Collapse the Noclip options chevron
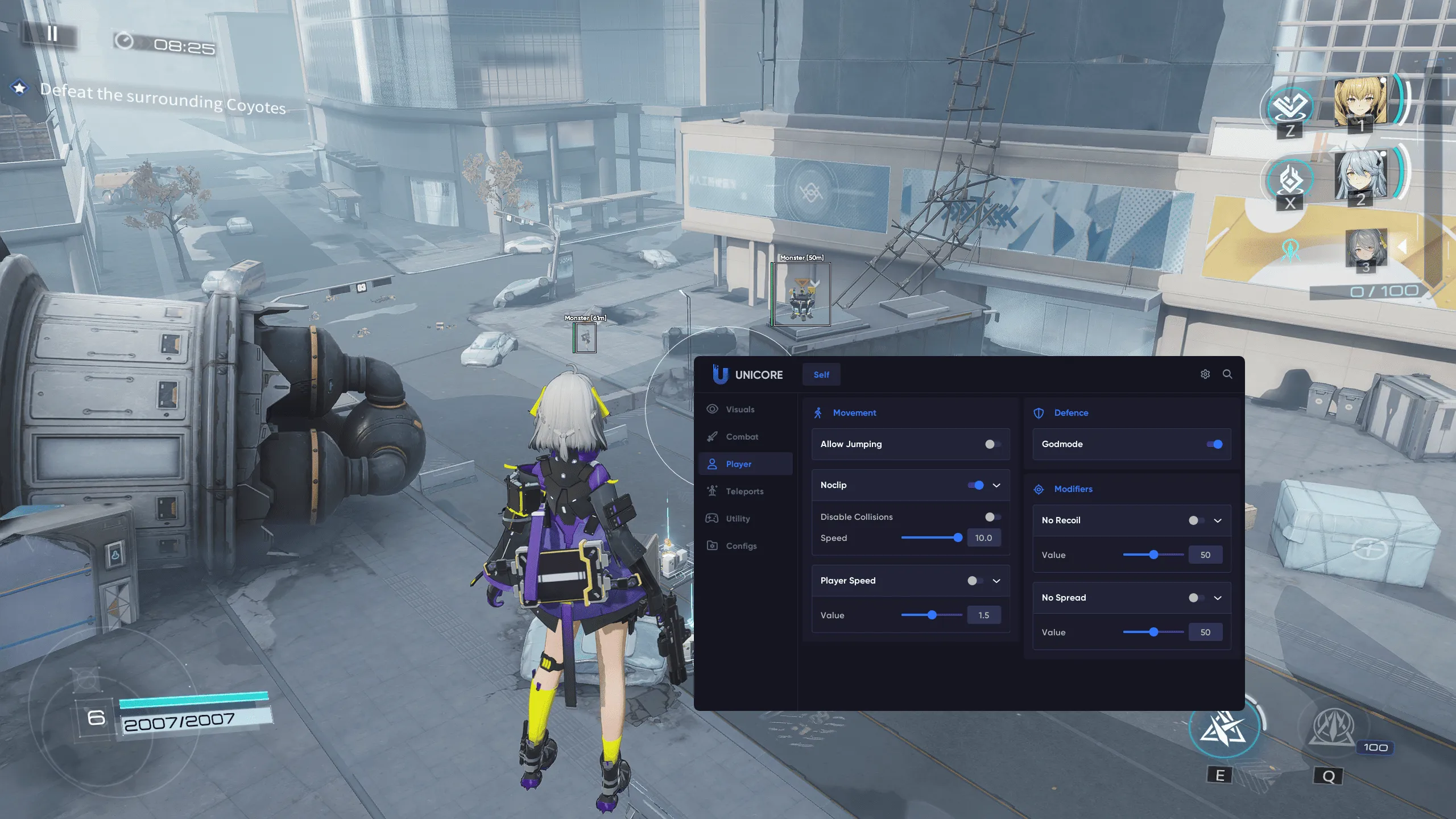 tap(996, 485)
